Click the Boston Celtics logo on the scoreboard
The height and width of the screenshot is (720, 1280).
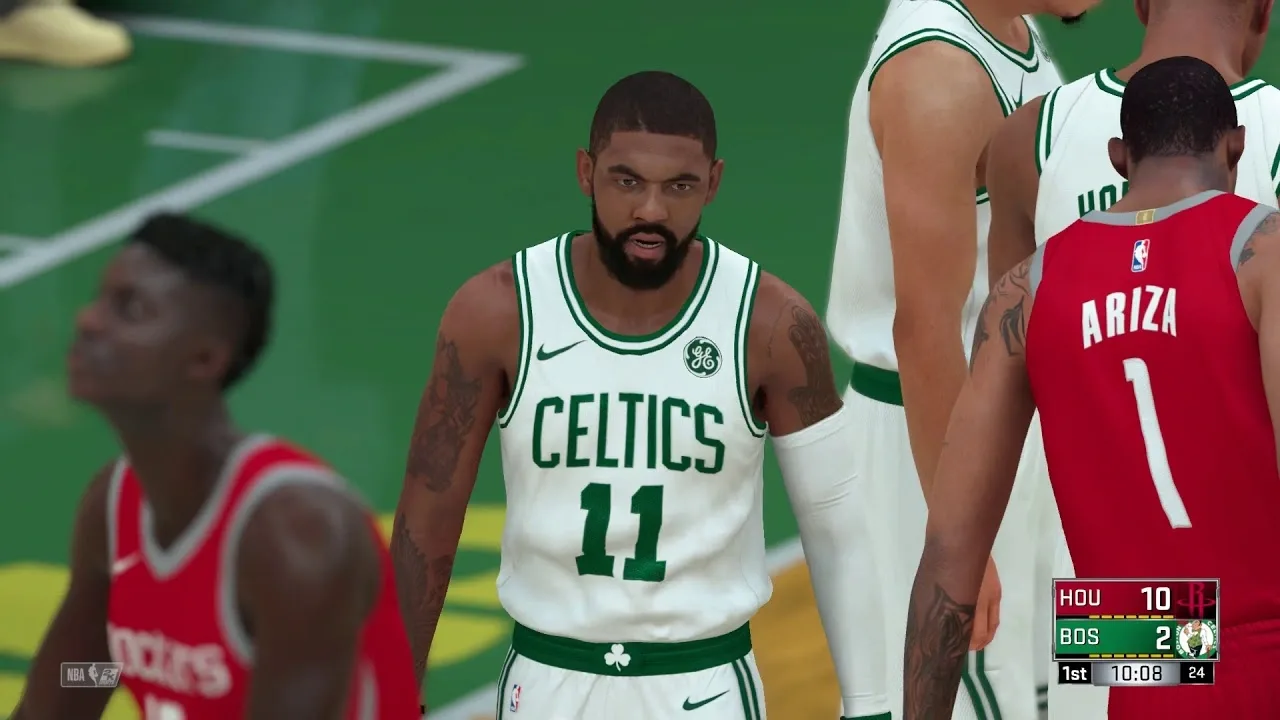click(x=1195, y=640)
